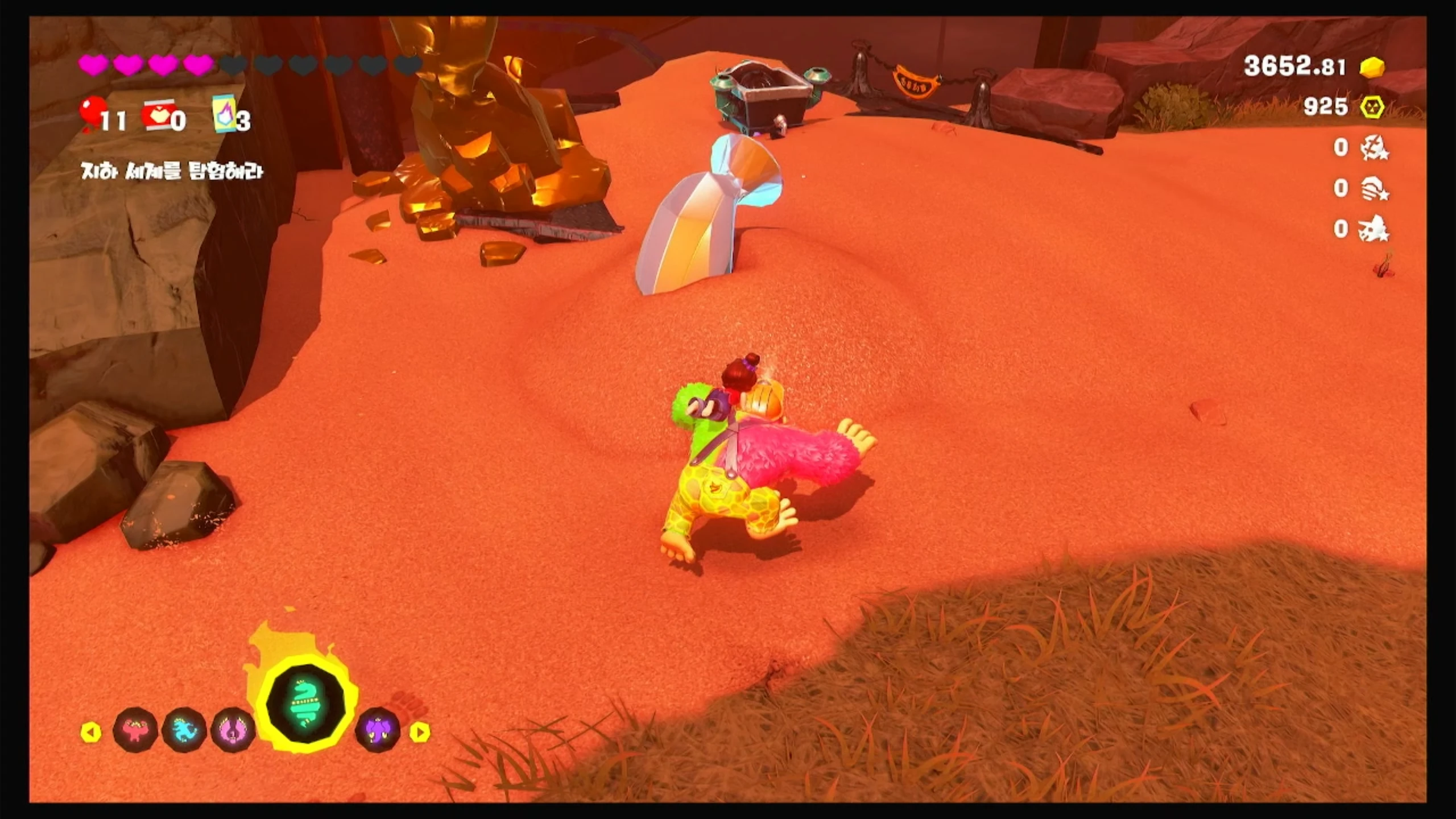Use the yellow flame juice can
Screen dimensions: 1456x819
click(x=223, y=114)
